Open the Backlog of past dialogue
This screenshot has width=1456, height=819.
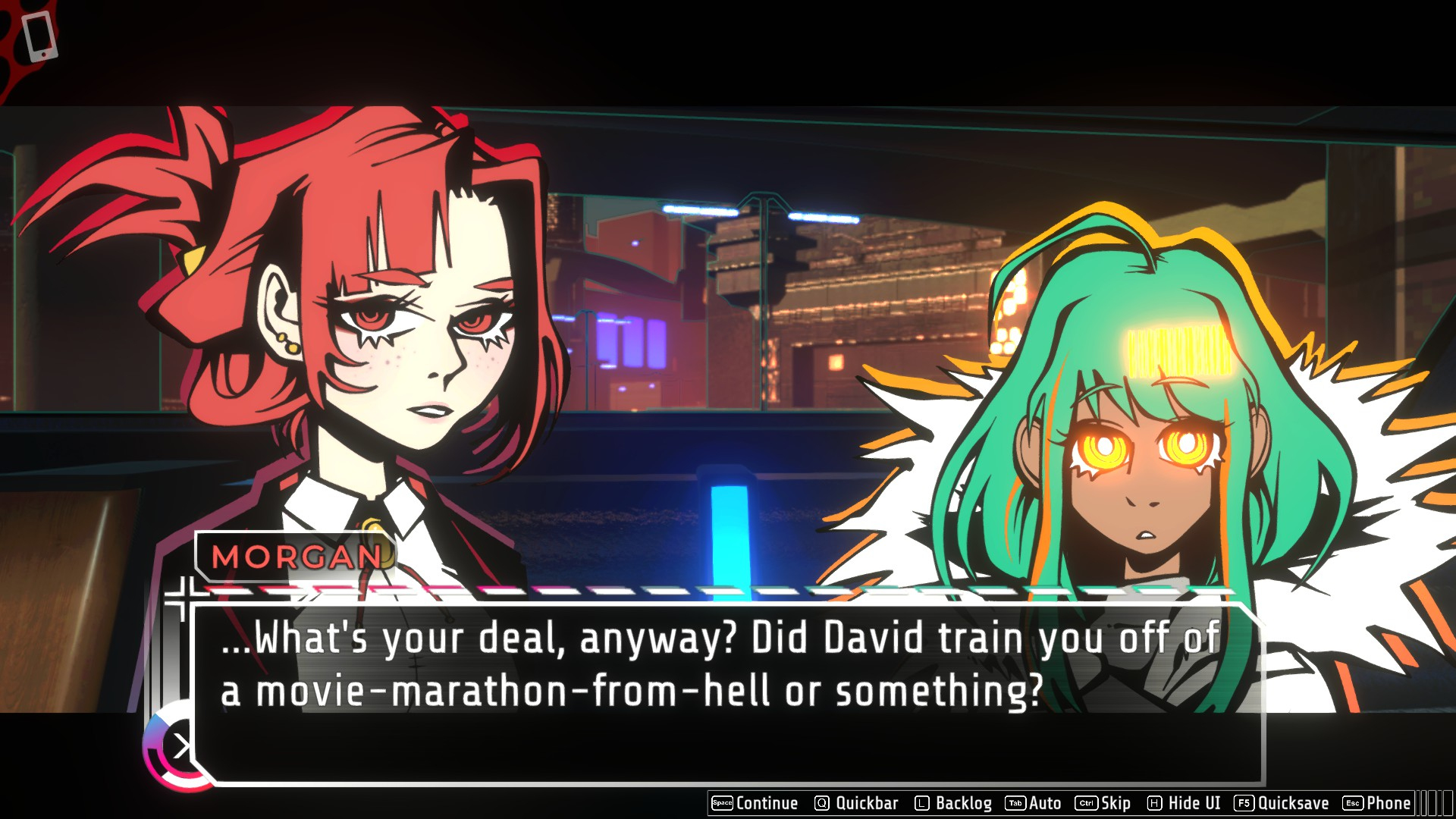coord(953,803)
